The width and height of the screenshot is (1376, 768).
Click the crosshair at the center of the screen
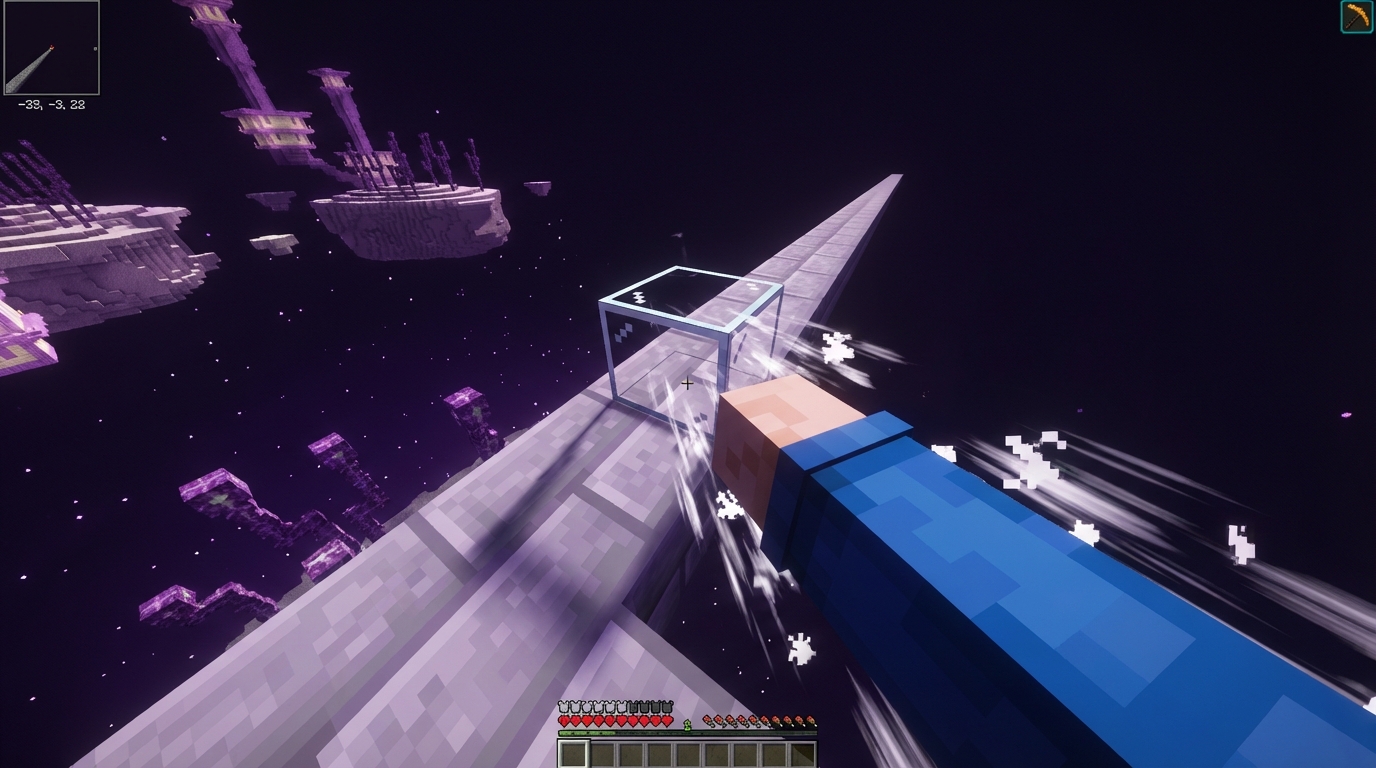point(688,383)
